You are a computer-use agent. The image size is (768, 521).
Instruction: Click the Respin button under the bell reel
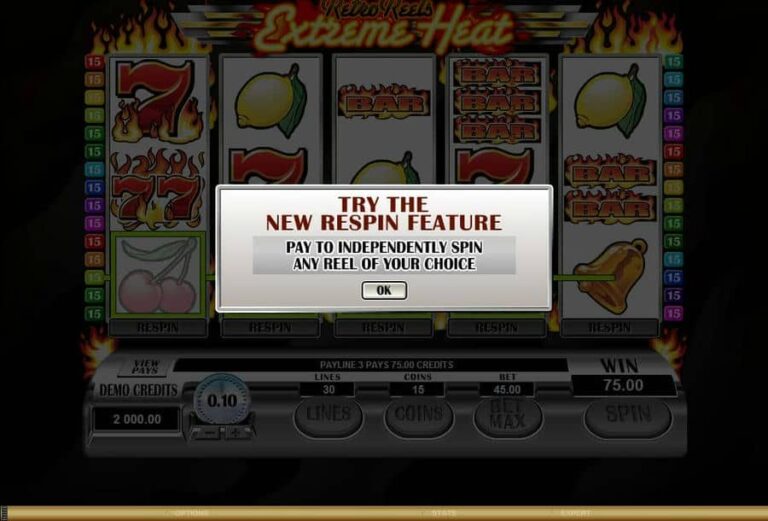coord(609,327)
